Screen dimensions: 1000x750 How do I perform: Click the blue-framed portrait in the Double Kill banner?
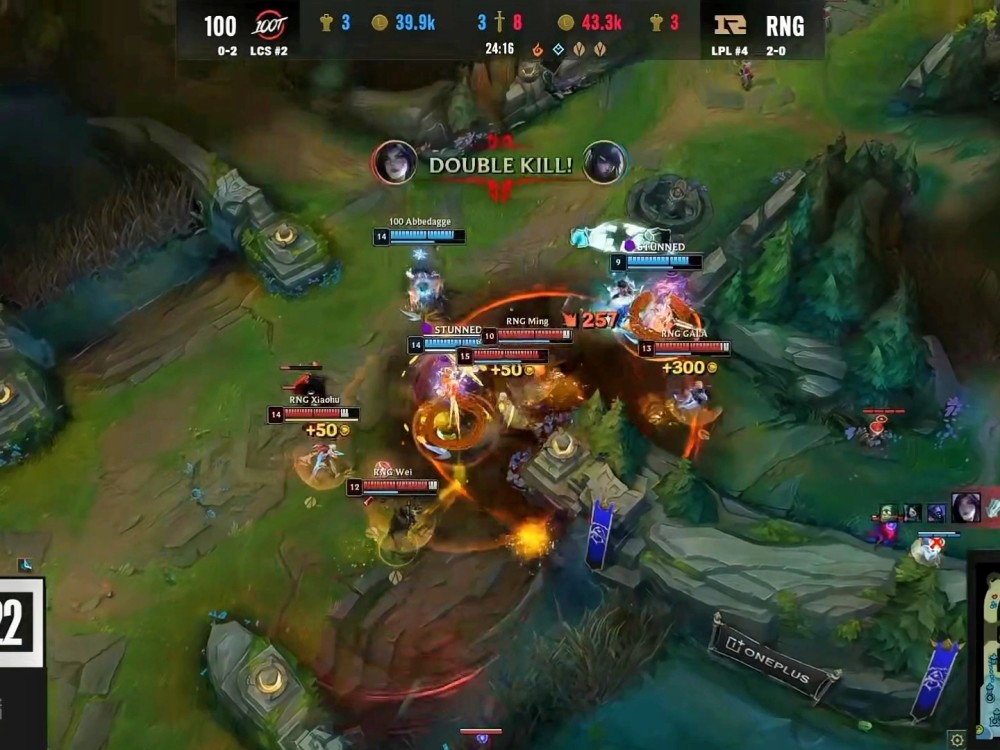pos(605,163)
